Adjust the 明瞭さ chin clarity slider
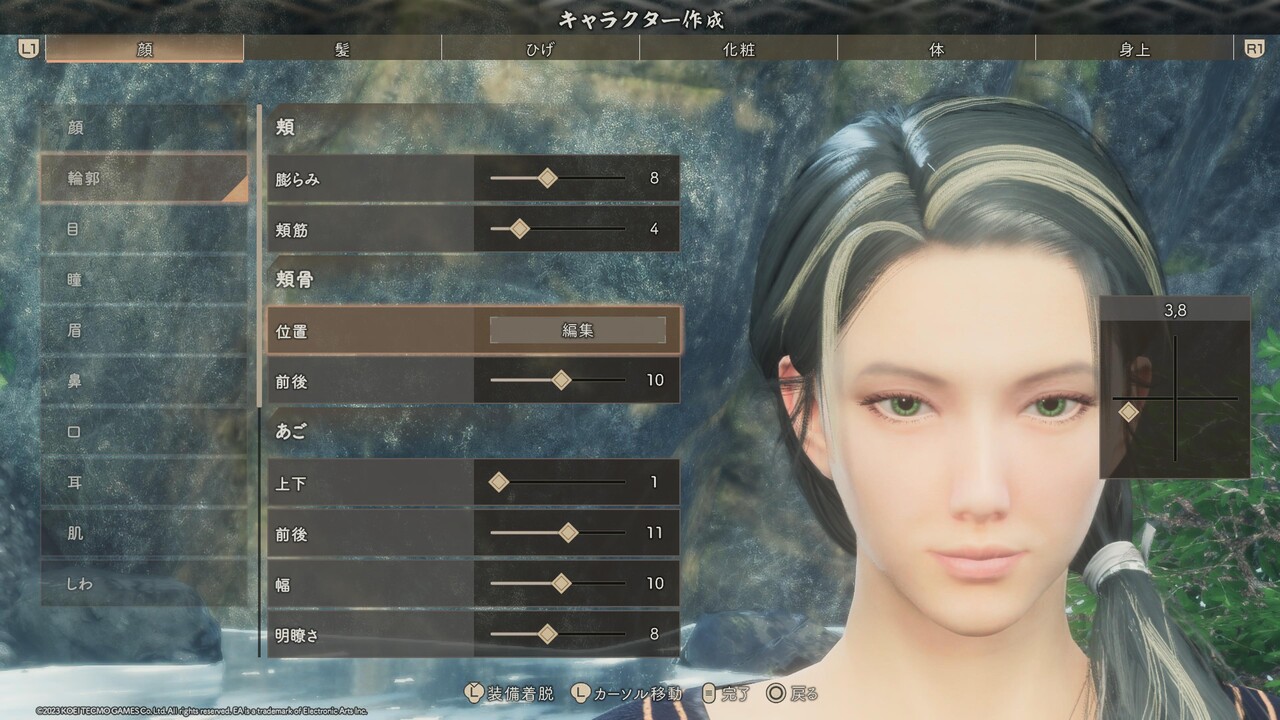Screen dimensions: 1280x720 click(547, 634)
